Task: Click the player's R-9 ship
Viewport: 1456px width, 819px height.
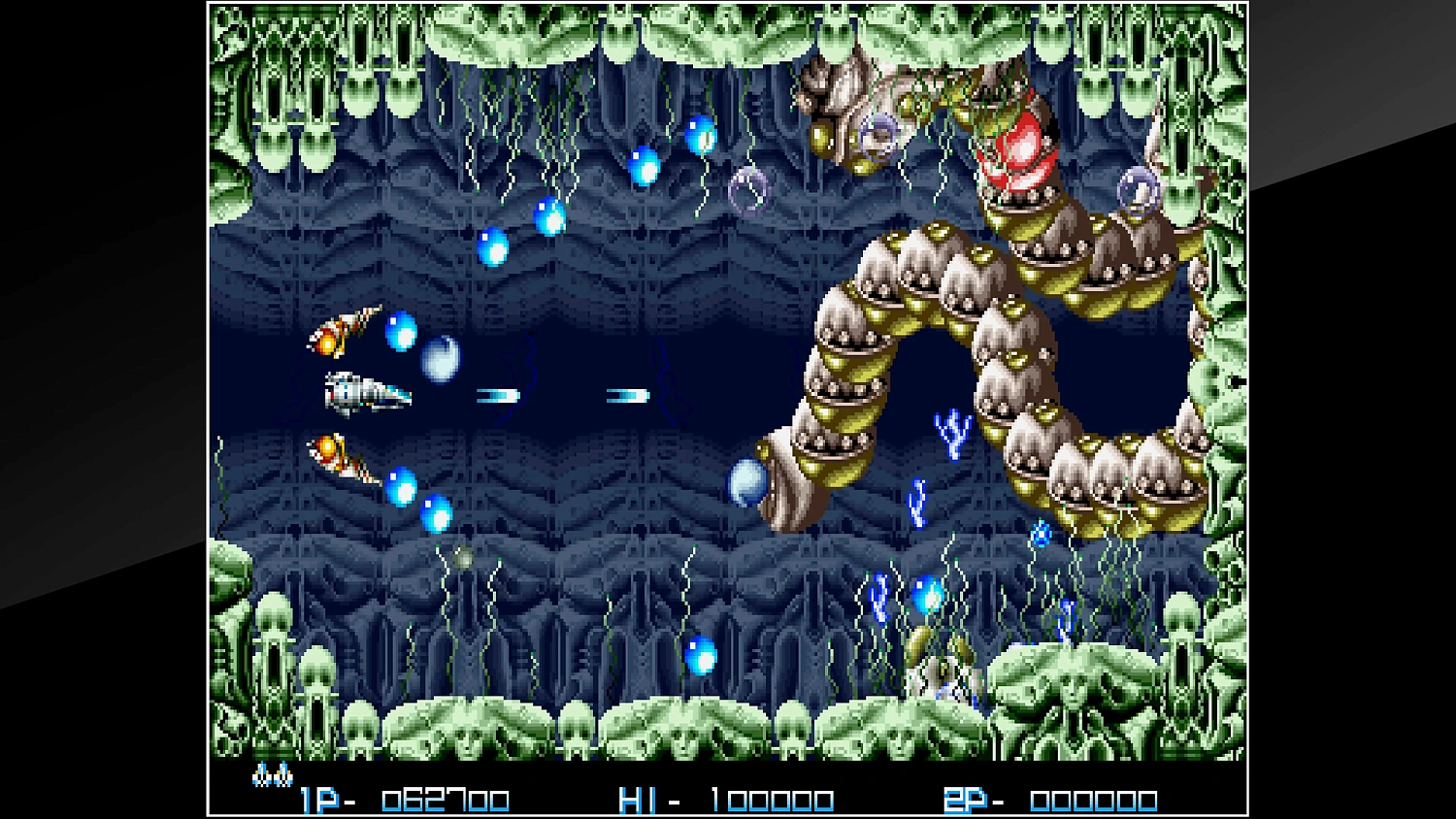Action: (364, 391)
